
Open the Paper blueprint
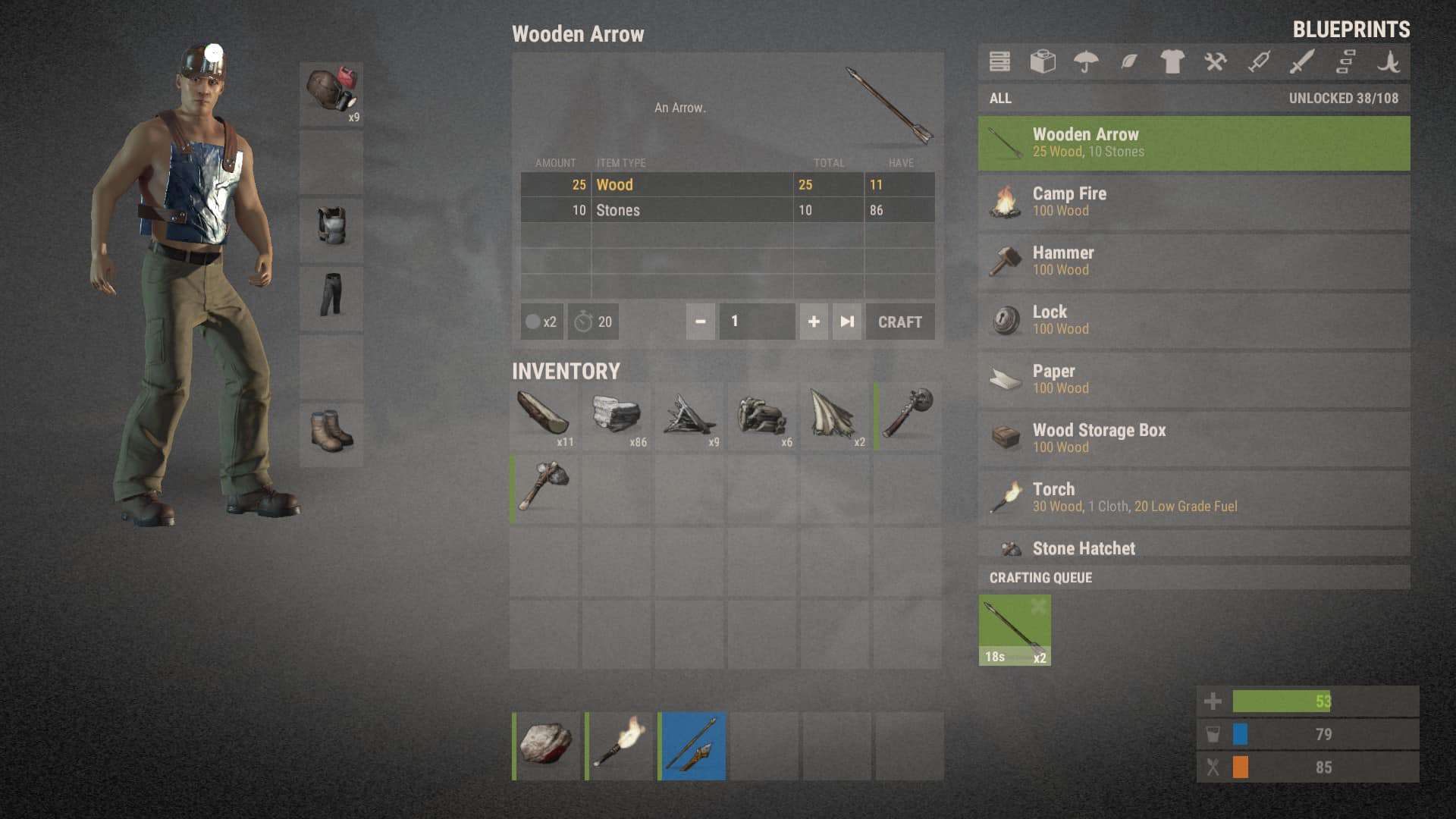(1194, 379)
